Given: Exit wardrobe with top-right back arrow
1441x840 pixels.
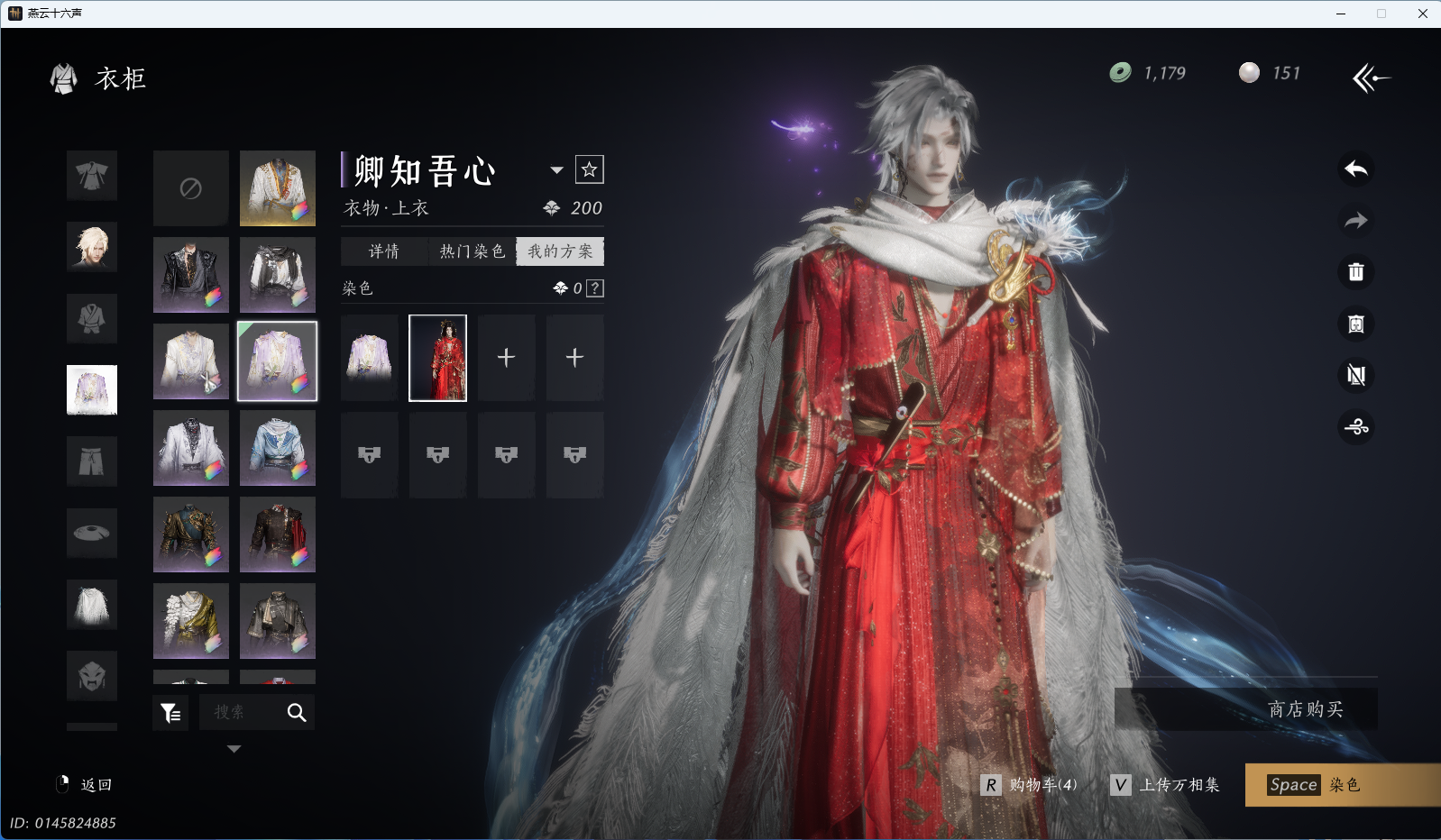Looking at the screenshot, I should coord(1371,78).
